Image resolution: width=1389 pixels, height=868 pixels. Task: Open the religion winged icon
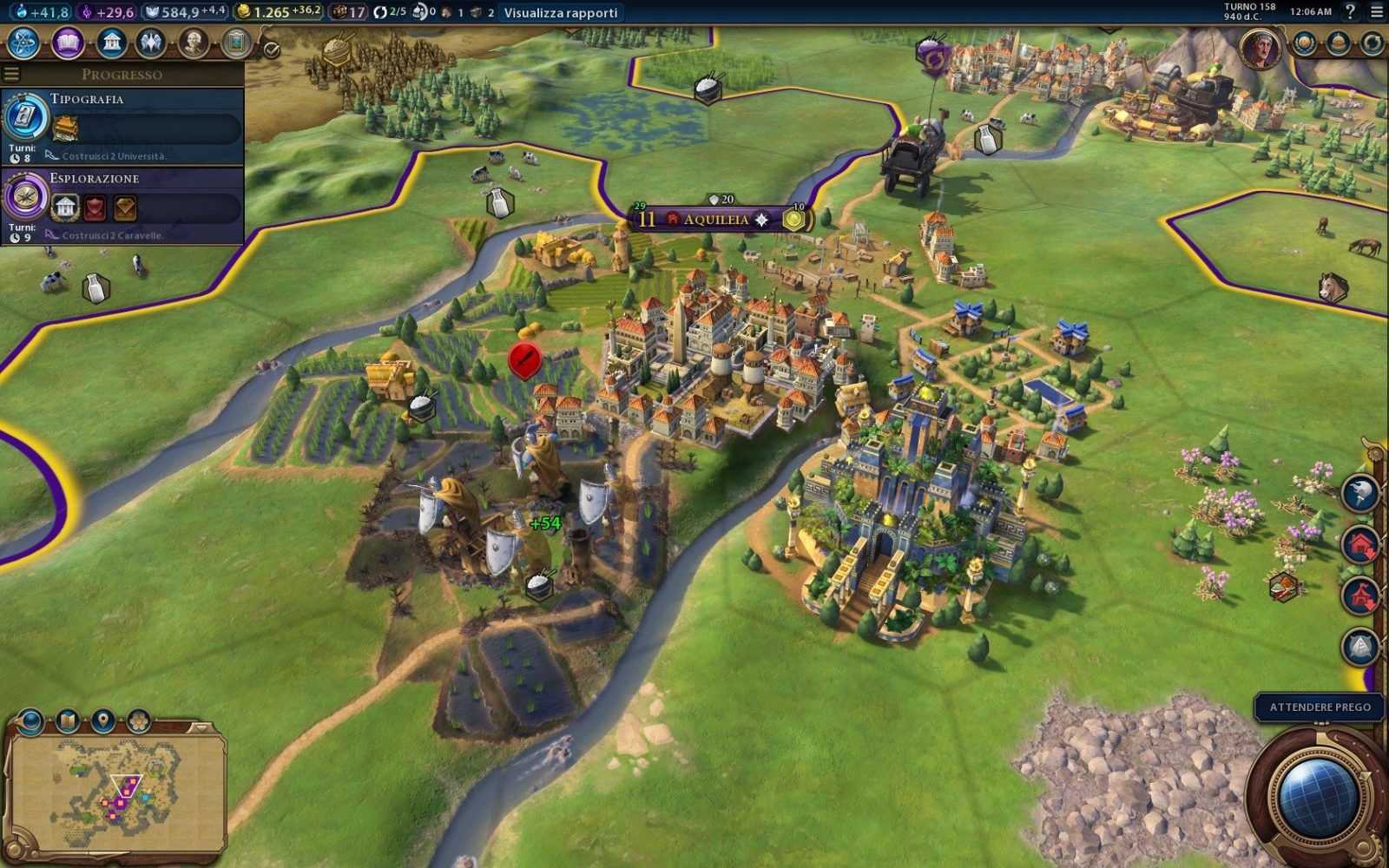151,43
